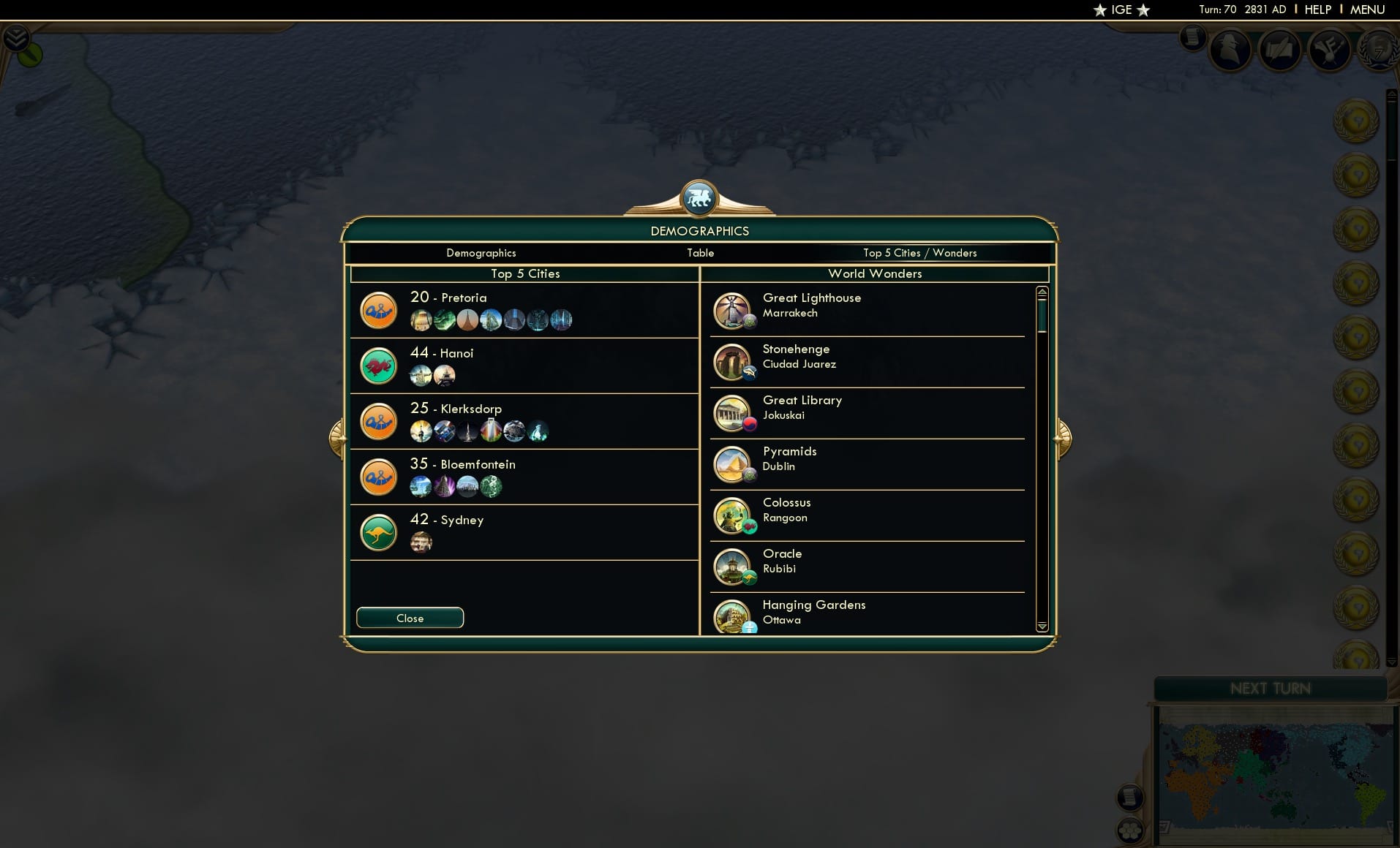Open the MENU in the top bar
Screen dimensions: 1400x848
[1366, 10]
